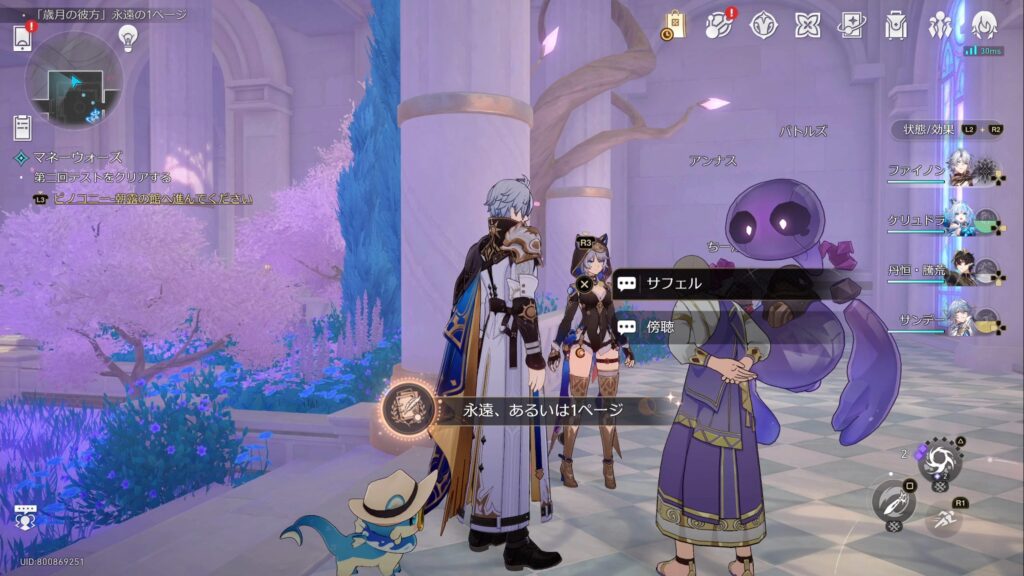Open the events icon with red alert
1024x576 pixels.
[719, 24]
